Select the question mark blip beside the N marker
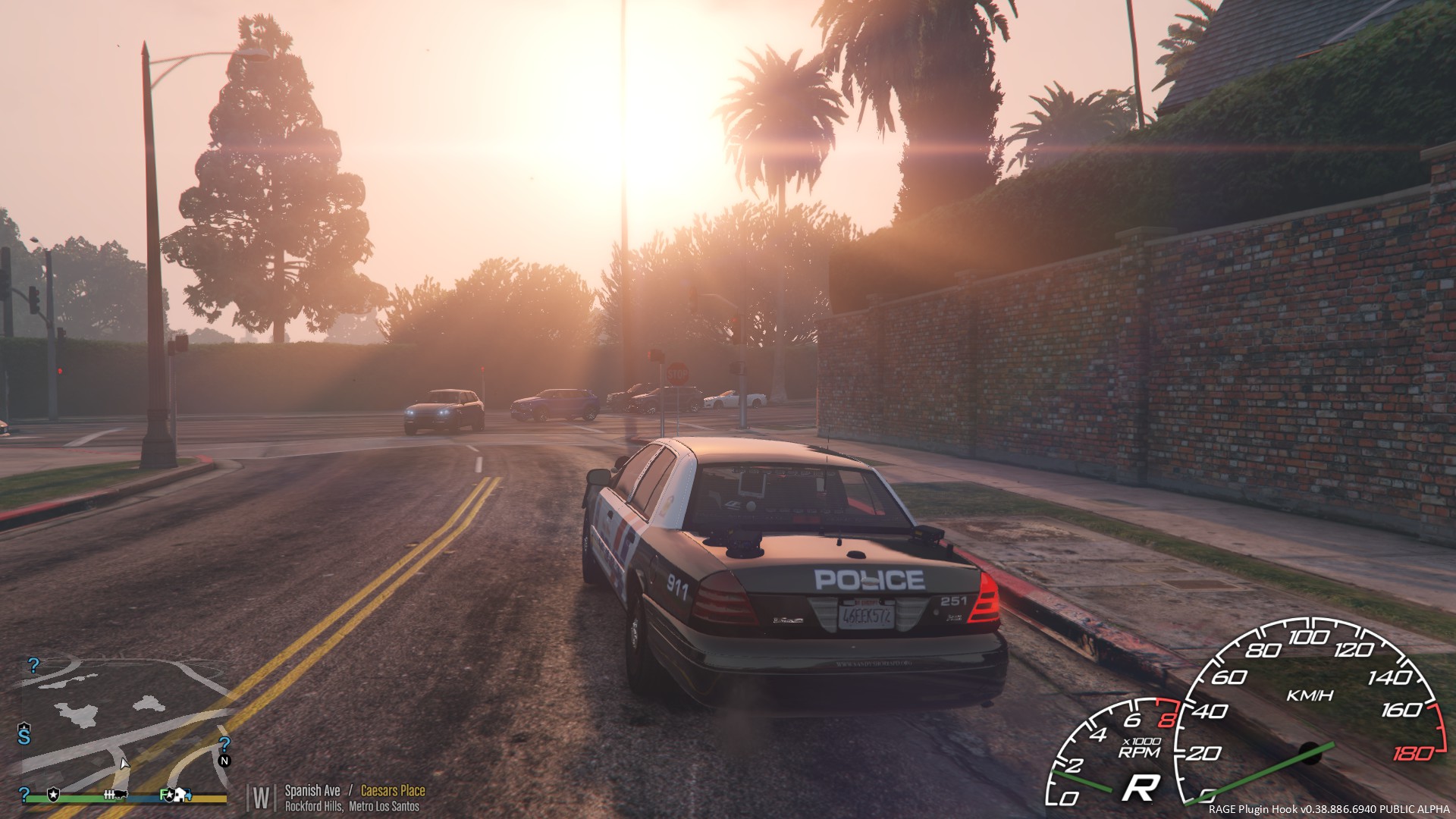 pyautogui.click(x=224, y=744)
